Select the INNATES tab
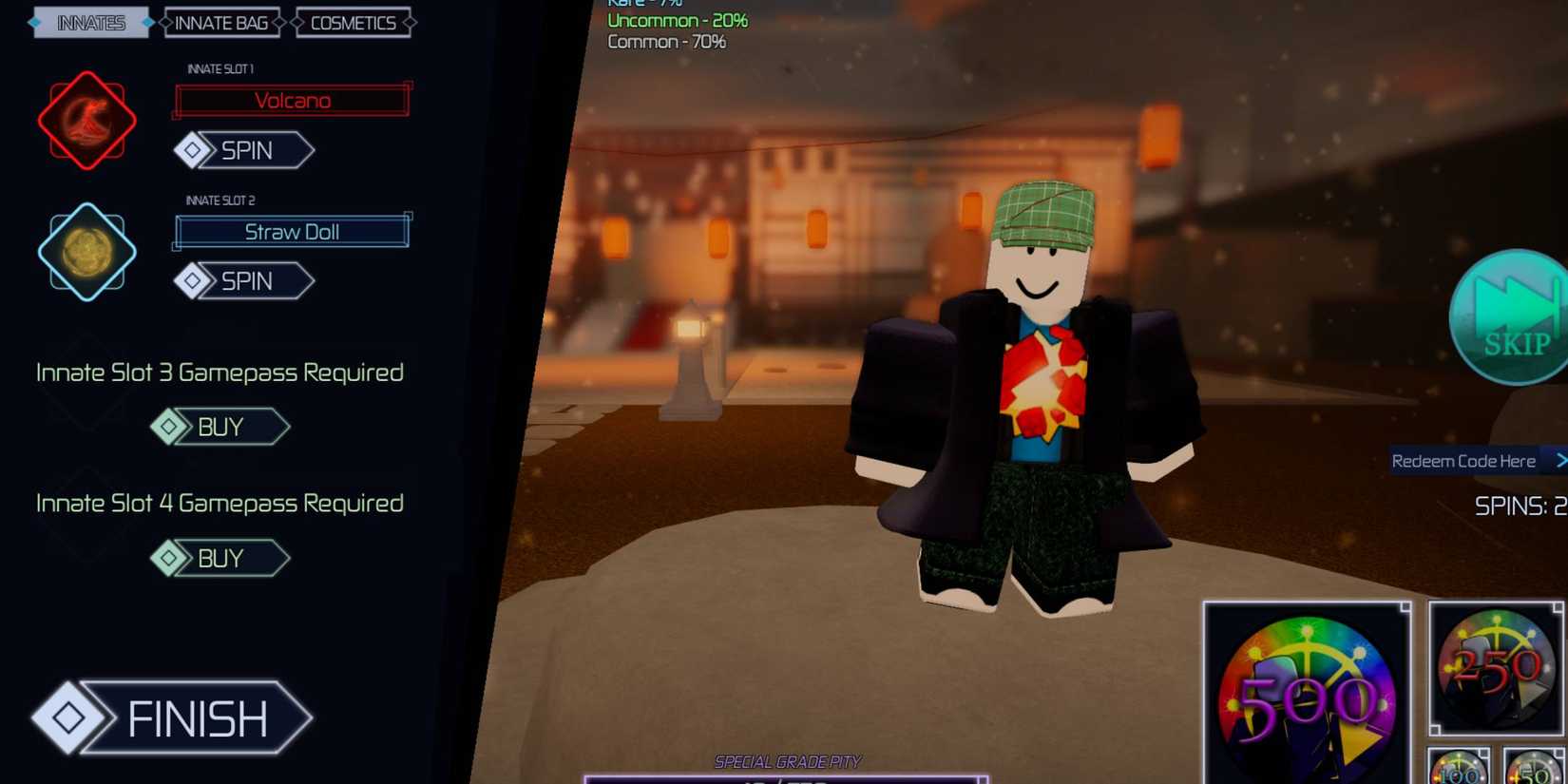 [x=90, y=23]
